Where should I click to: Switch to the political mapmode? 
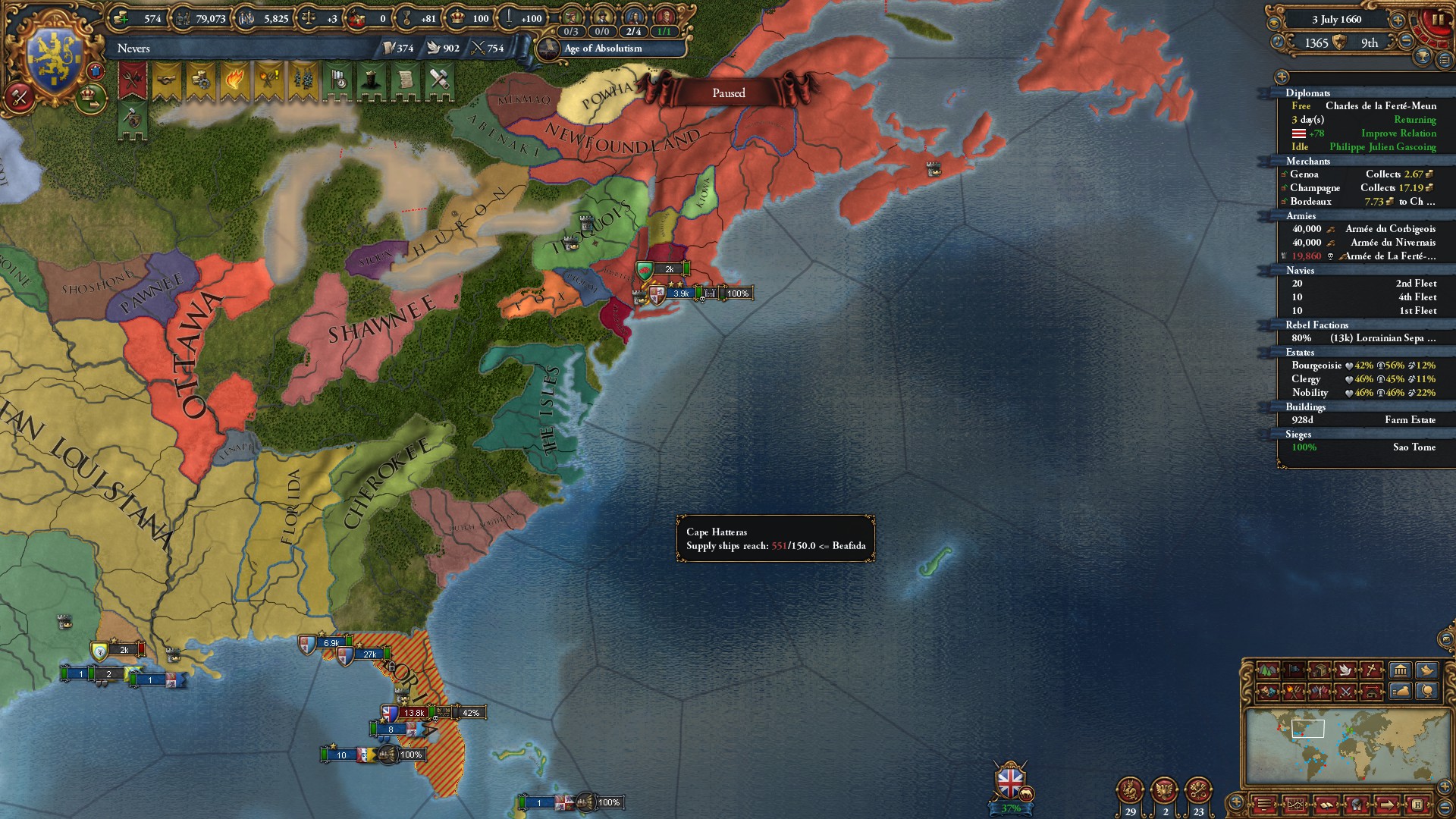click(1294, 670)
